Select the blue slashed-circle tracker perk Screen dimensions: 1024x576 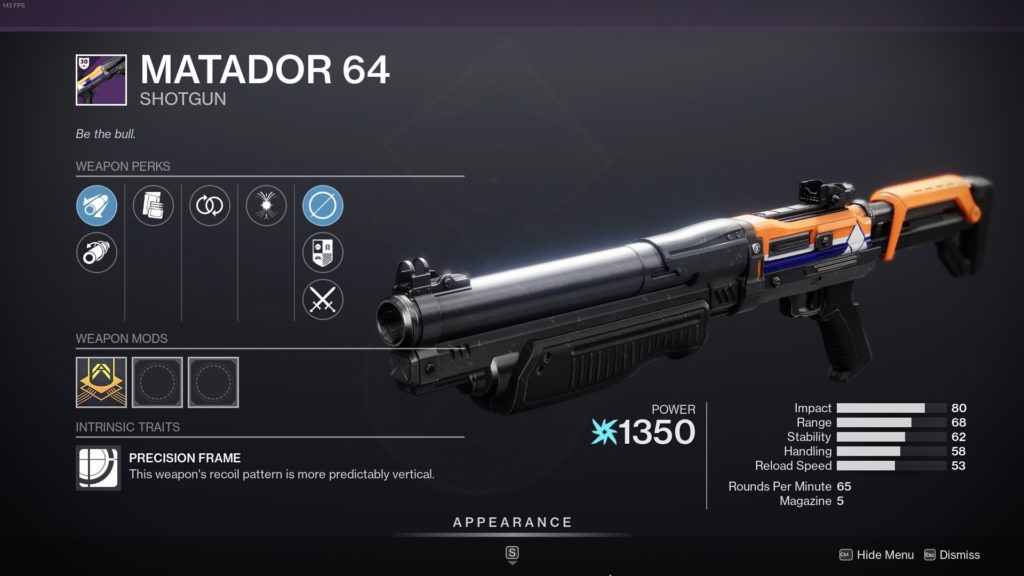[323, 207]
